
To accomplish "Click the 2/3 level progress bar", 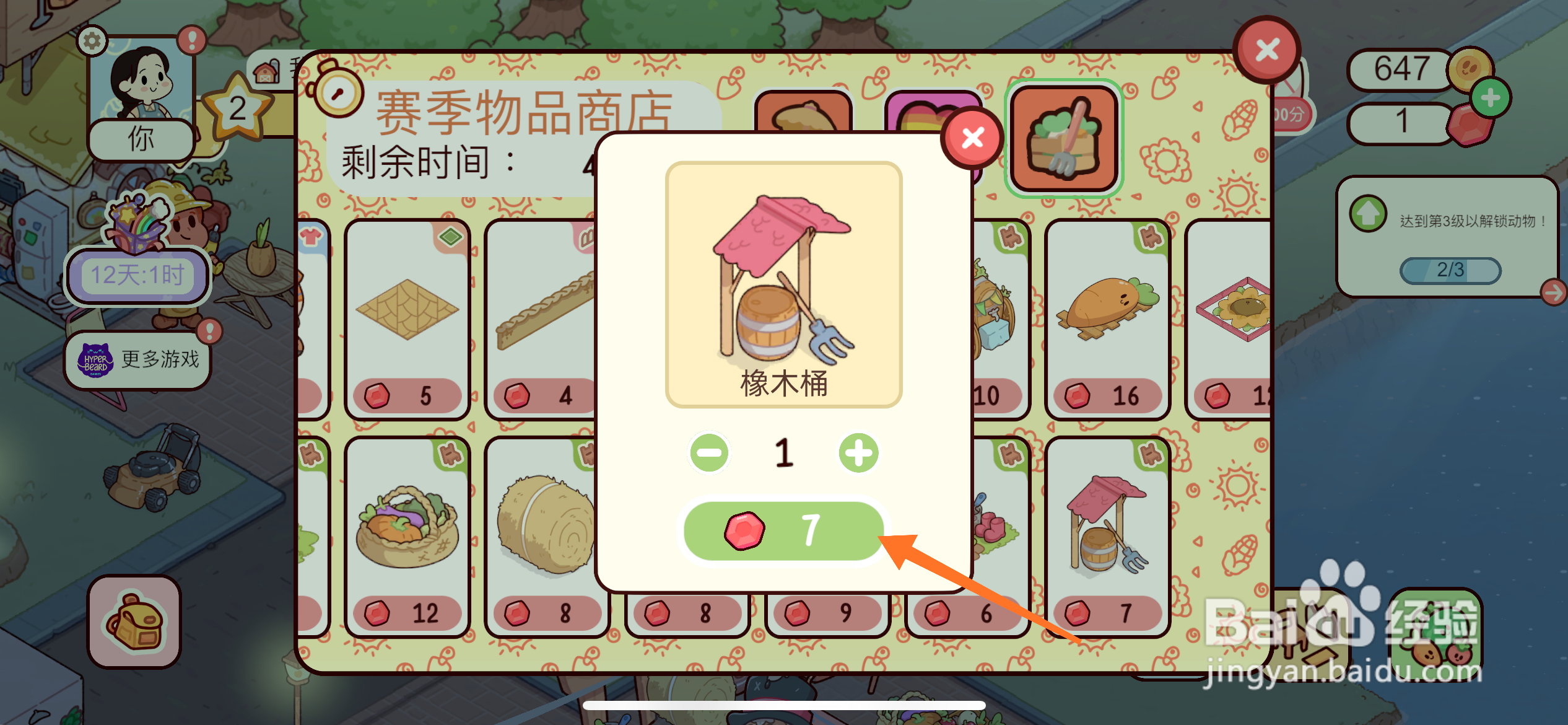I will [1451, 269].
